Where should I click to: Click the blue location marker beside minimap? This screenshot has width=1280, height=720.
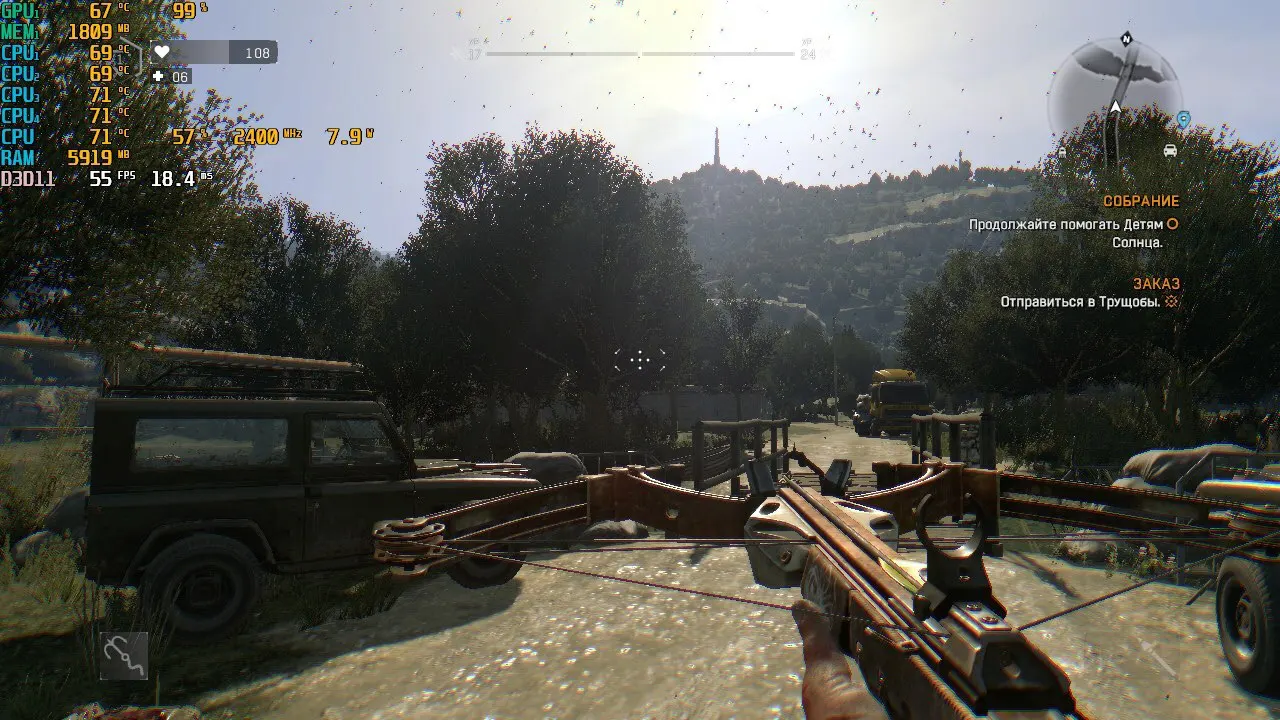1184,120
